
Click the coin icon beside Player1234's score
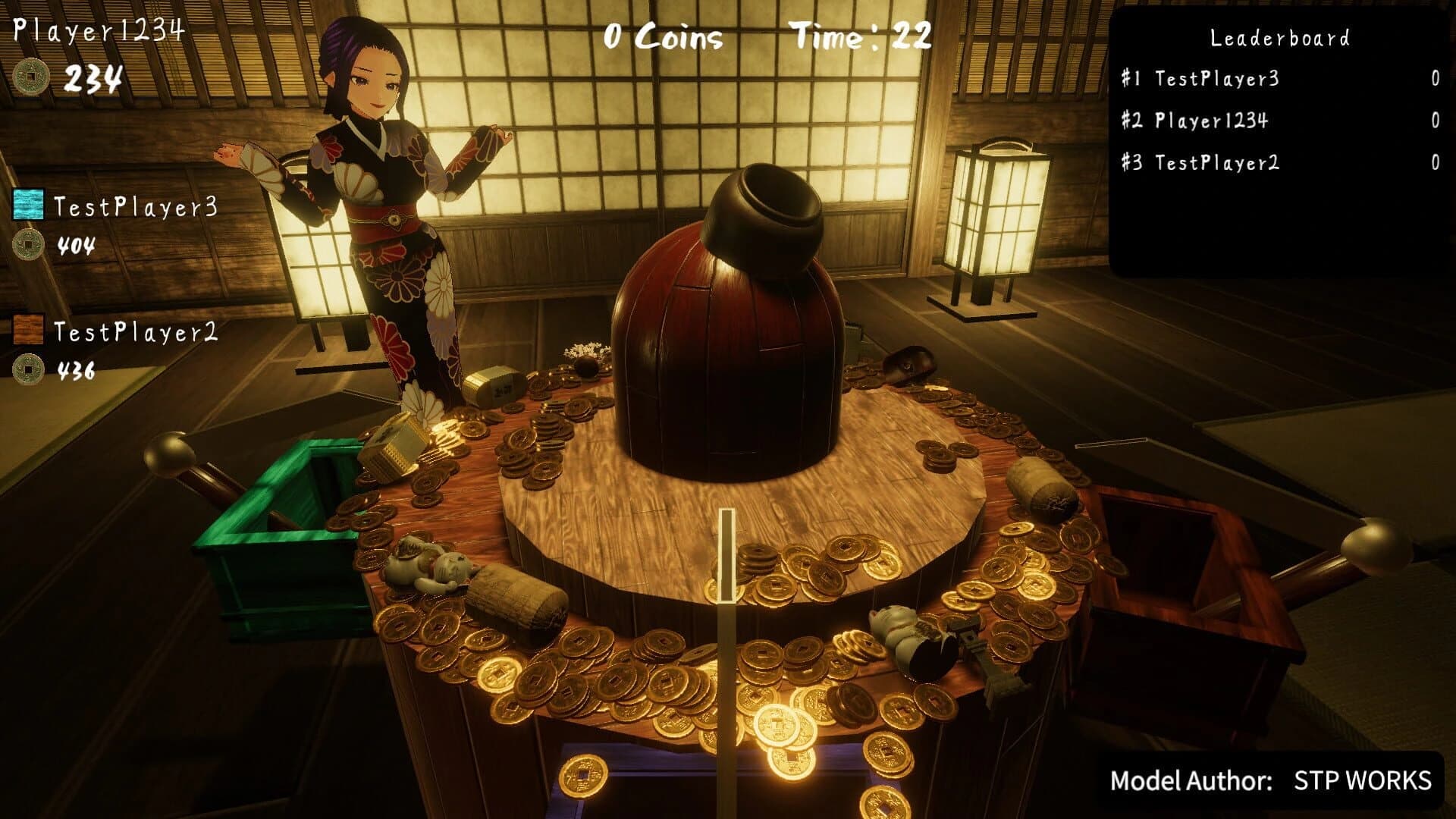30,76
